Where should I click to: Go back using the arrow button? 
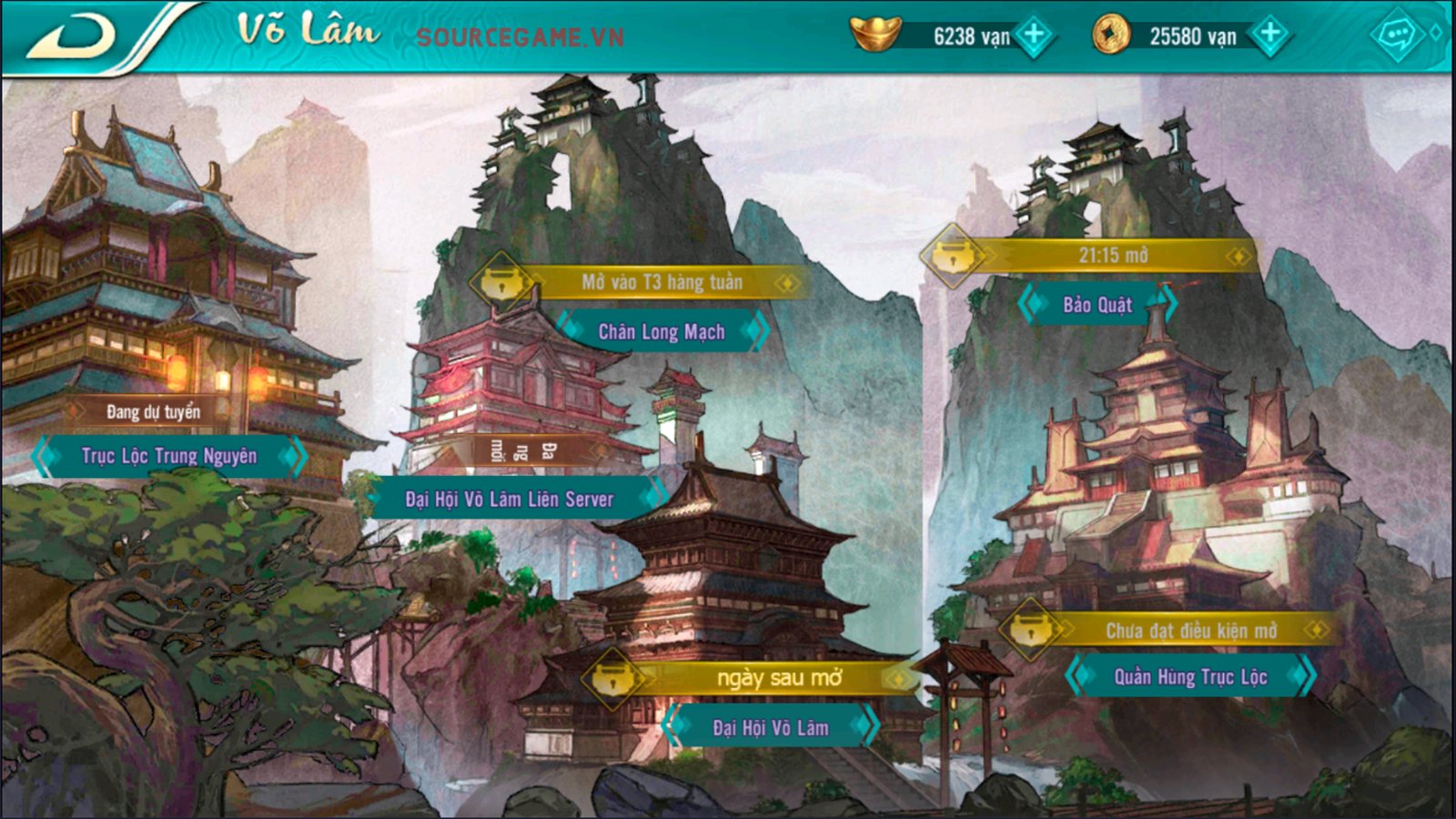click(x=73, y=36)
